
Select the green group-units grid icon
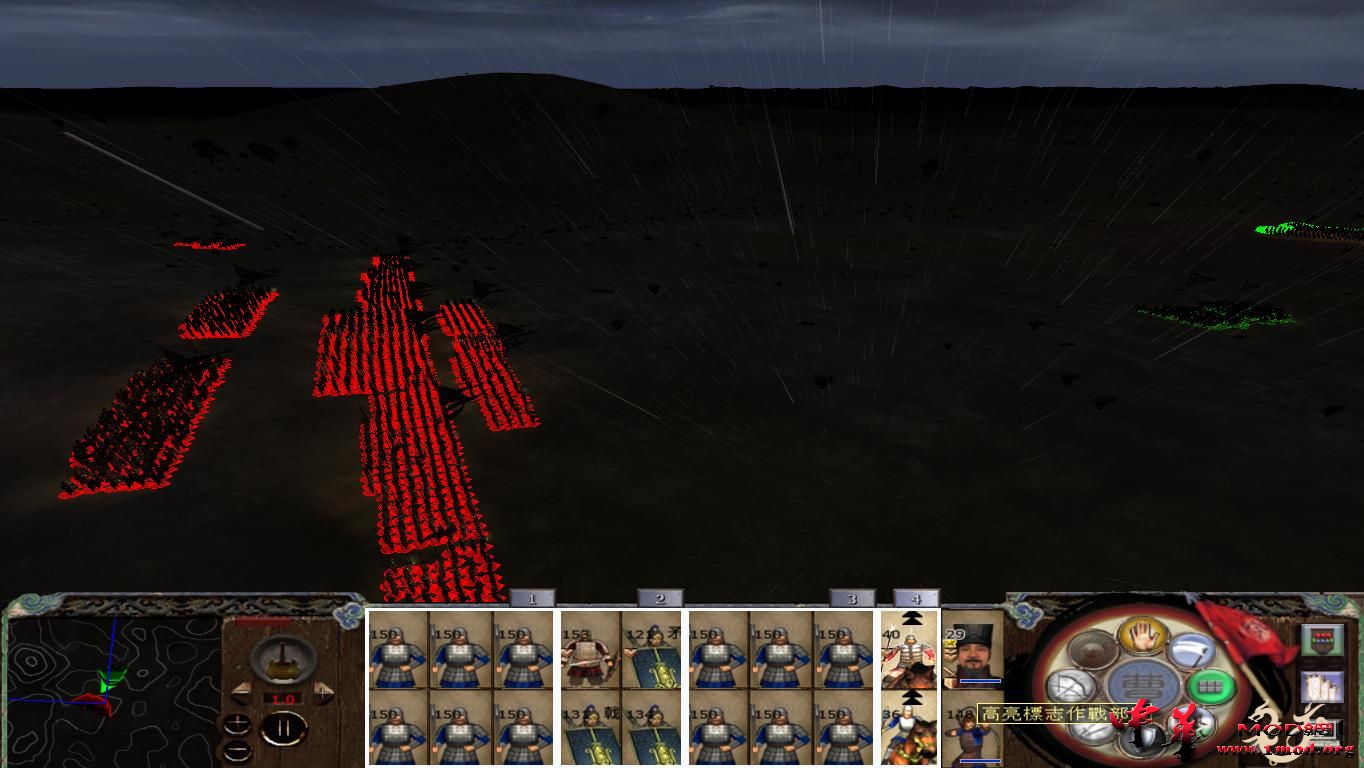point(1213,687)
